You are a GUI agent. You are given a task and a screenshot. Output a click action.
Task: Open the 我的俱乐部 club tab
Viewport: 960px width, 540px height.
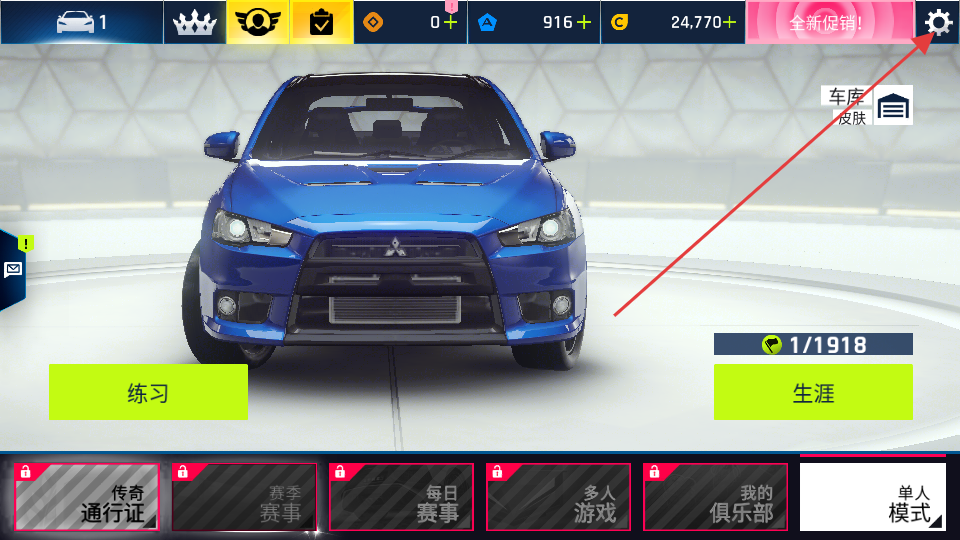[x=715, y=497]
